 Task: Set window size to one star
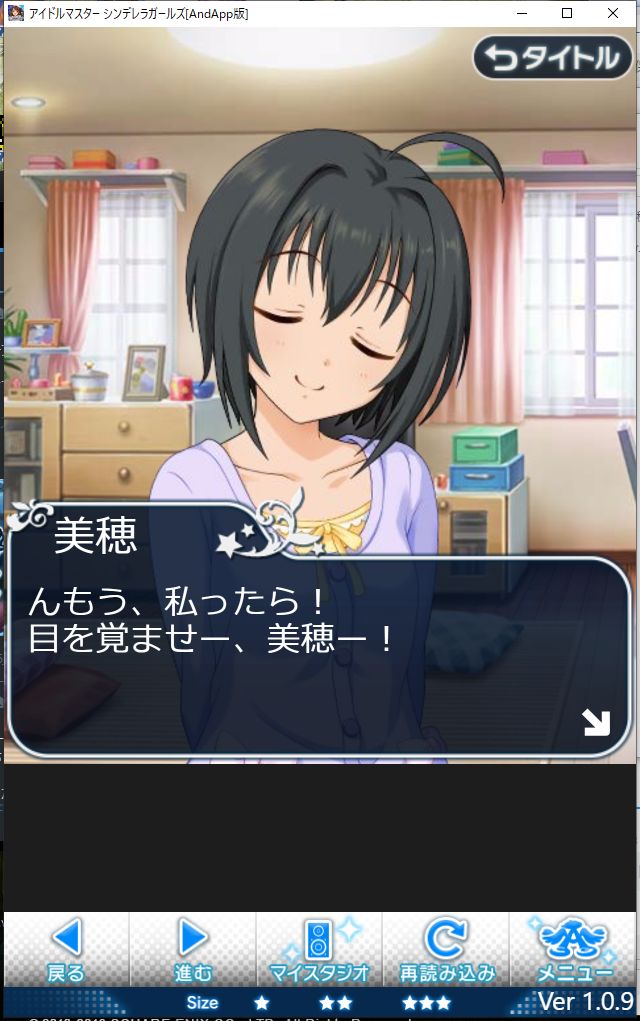[x=261, y=1002]
